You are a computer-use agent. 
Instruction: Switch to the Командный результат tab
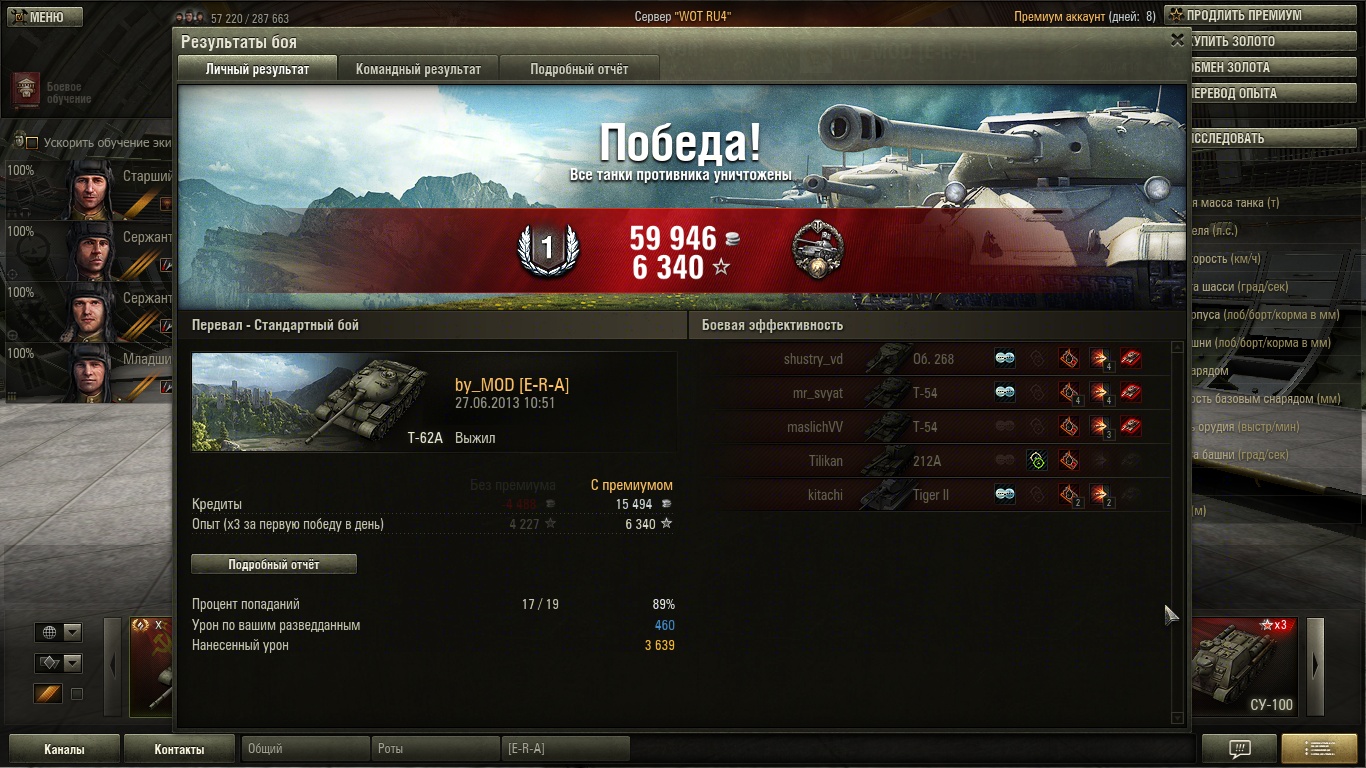(418, 69)
